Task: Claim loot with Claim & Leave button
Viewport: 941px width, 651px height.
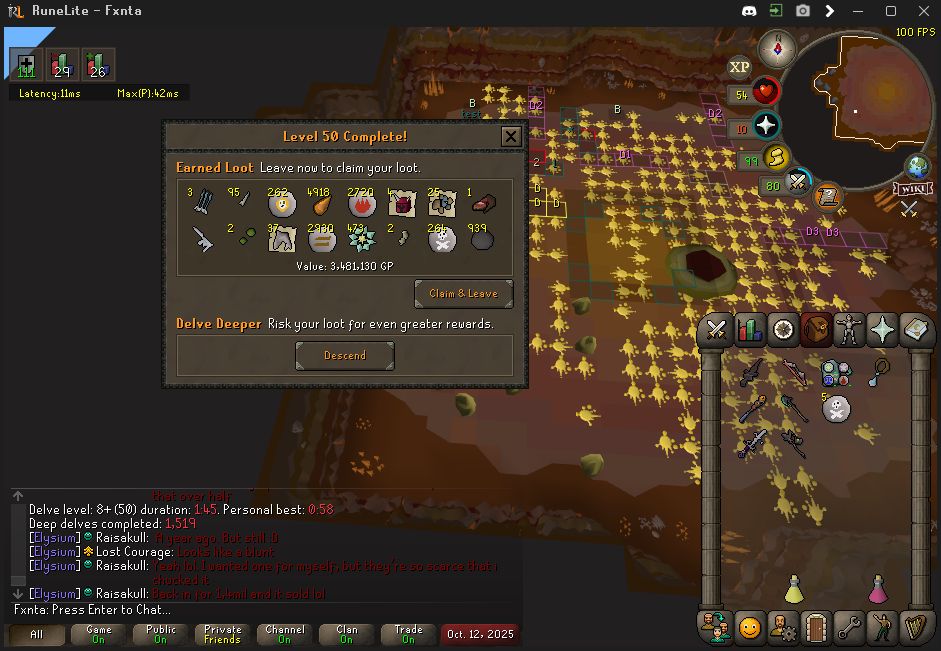Action: pyautogui.click(x=463, y=294)
